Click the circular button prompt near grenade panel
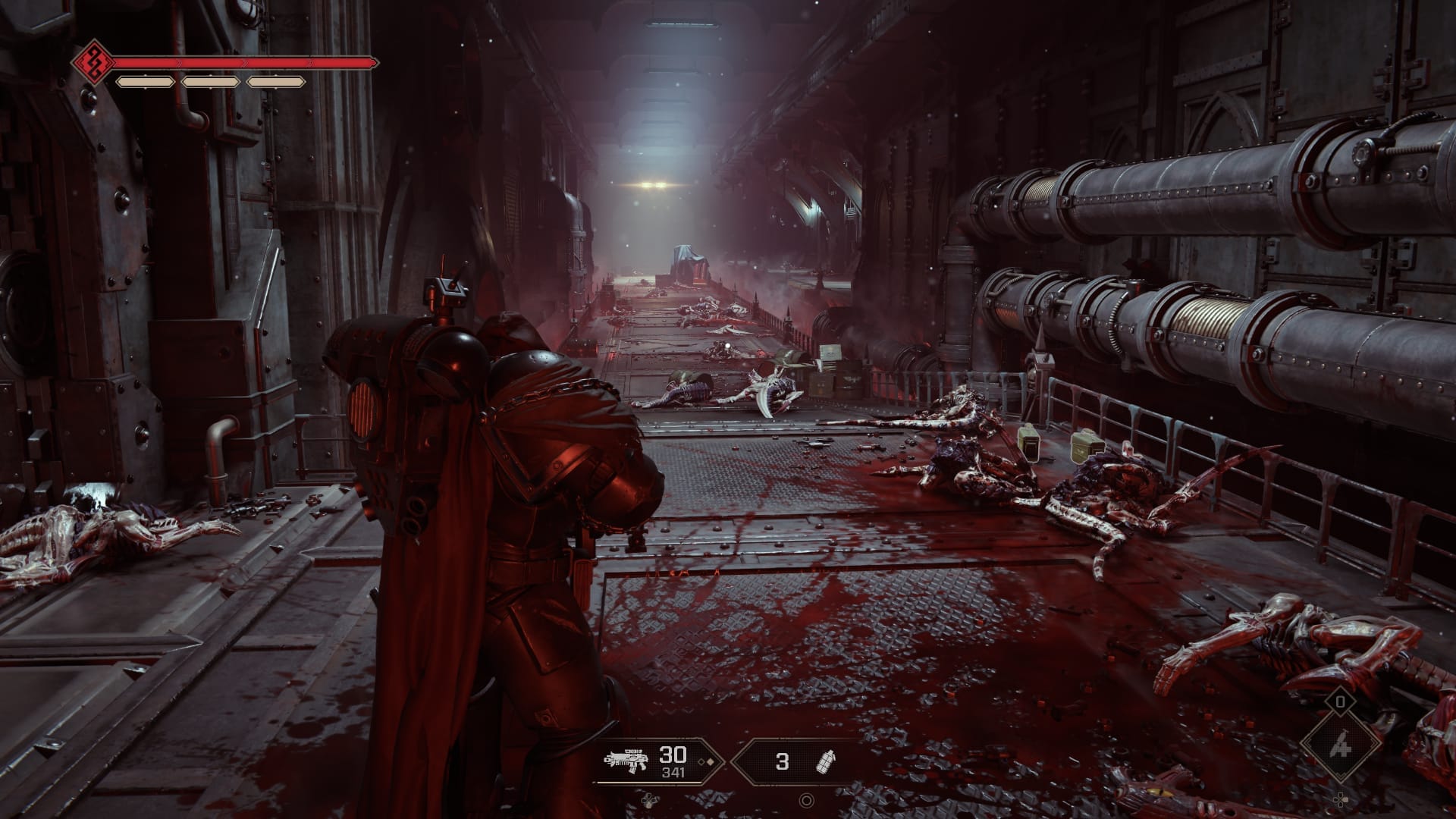Viewport: 1456px width, 819px height. point(807,799)
